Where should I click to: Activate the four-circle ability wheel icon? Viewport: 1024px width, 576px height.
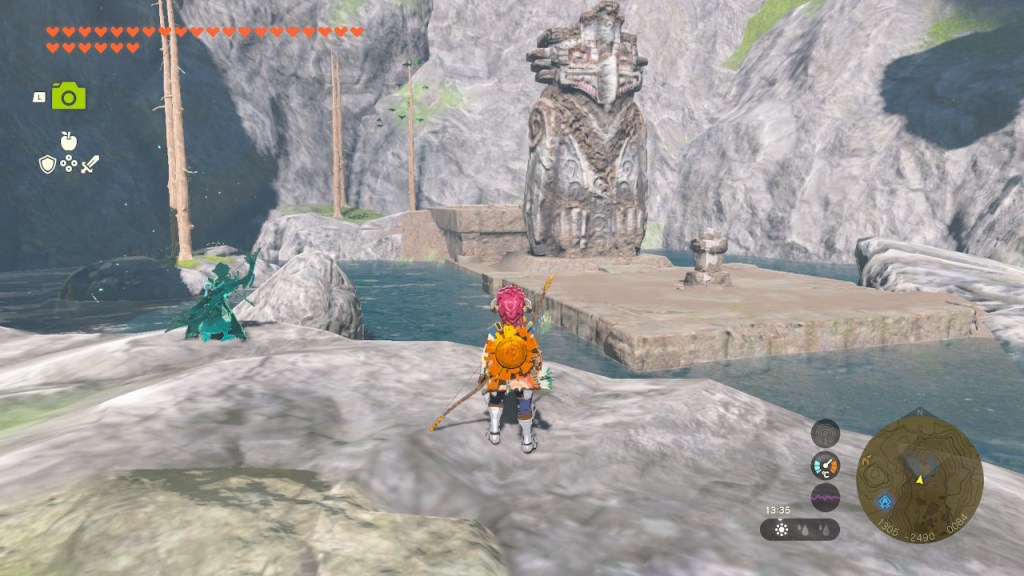68,165
